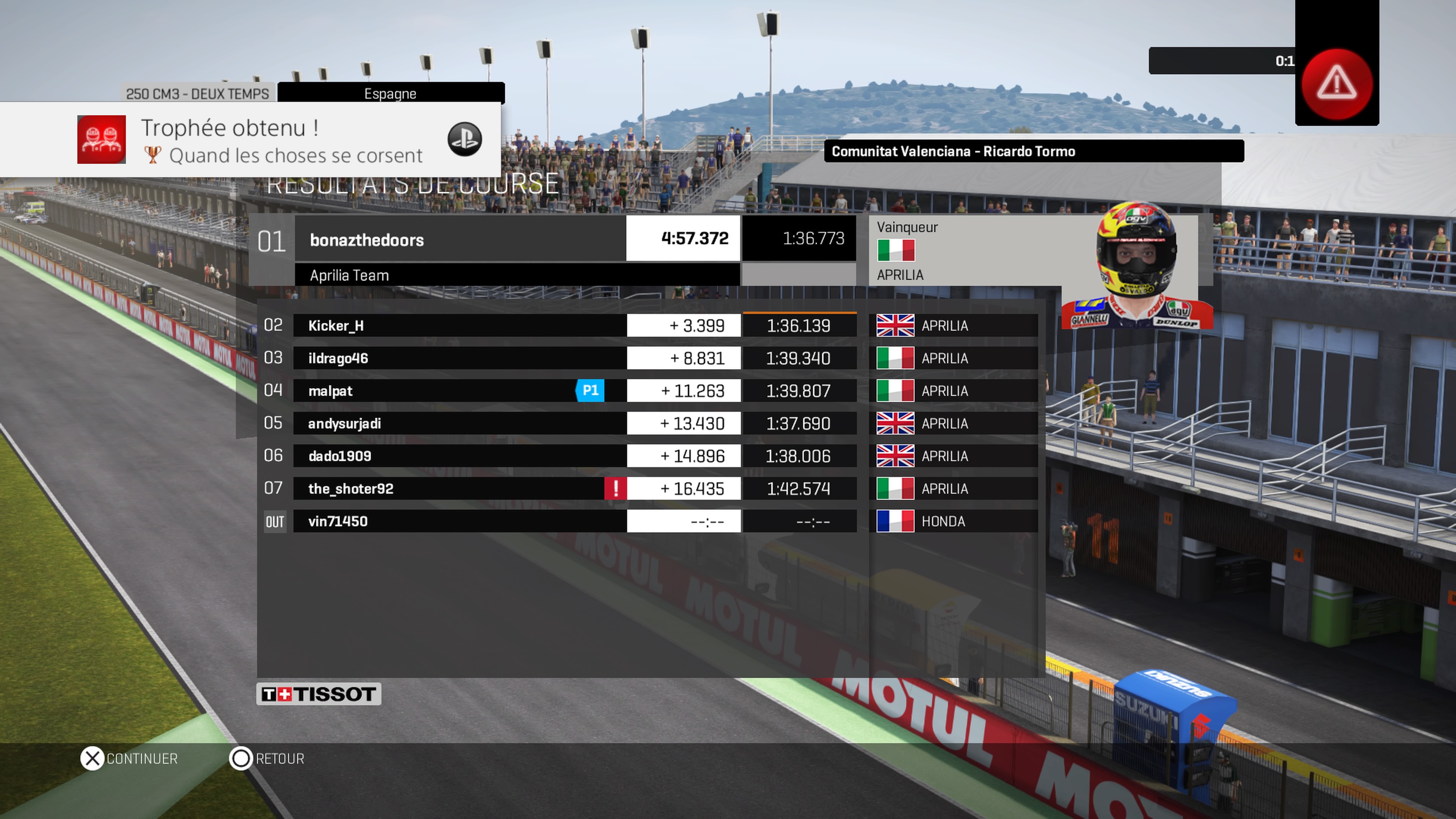The width and height of the screenshot is (1456, 819).
Task: Select Kicker_H in the results list
Action: [x=459, y=326]
